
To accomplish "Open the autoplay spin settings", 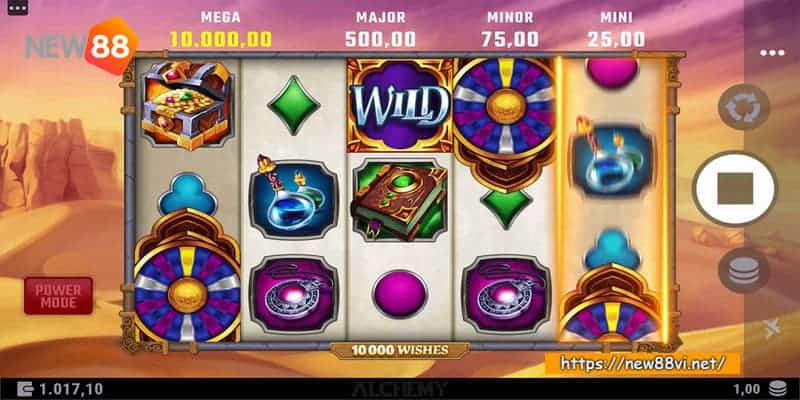I will click(x=743, y=107).
